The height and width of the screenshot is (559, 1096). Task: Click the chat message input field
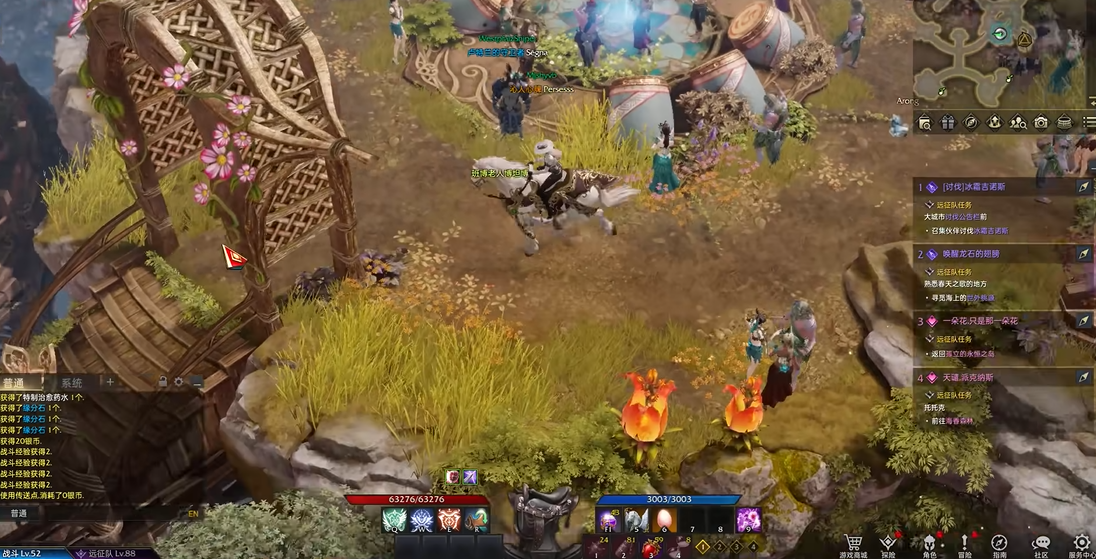(100, 513)
